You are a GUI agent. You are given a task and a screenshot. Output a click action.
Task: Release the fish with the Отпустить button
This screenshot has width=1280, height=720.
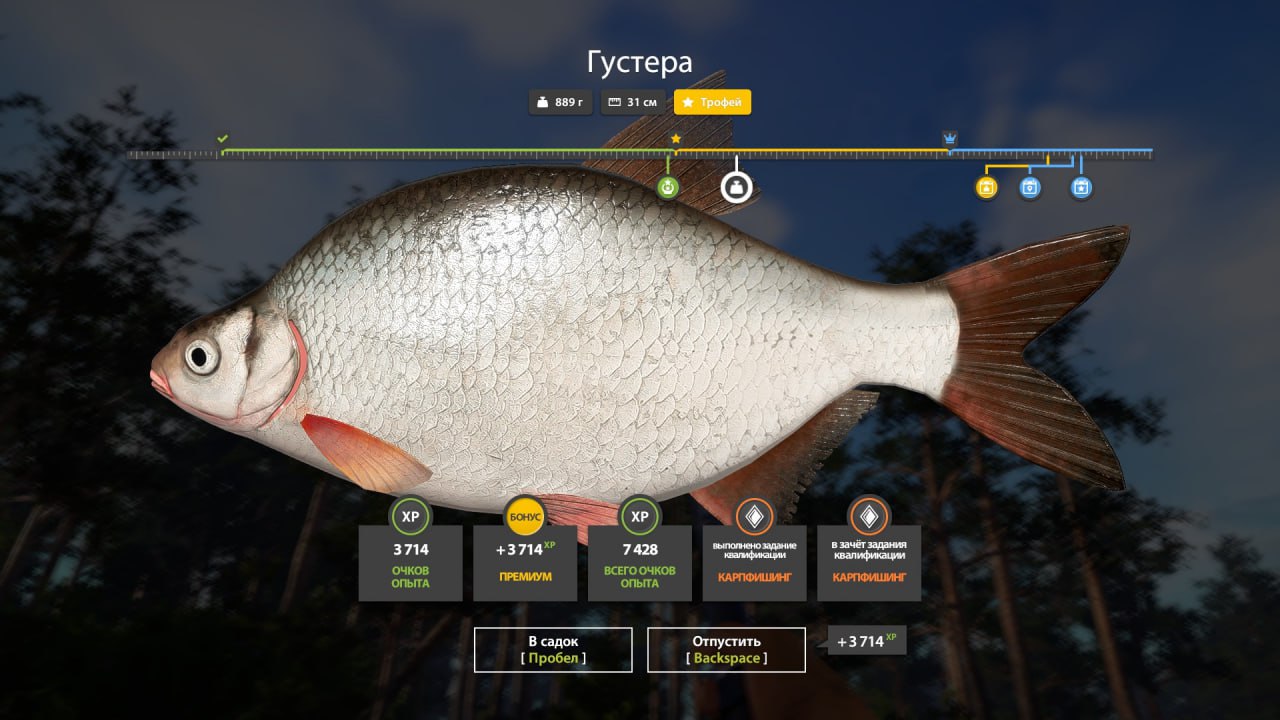point(726,649)
